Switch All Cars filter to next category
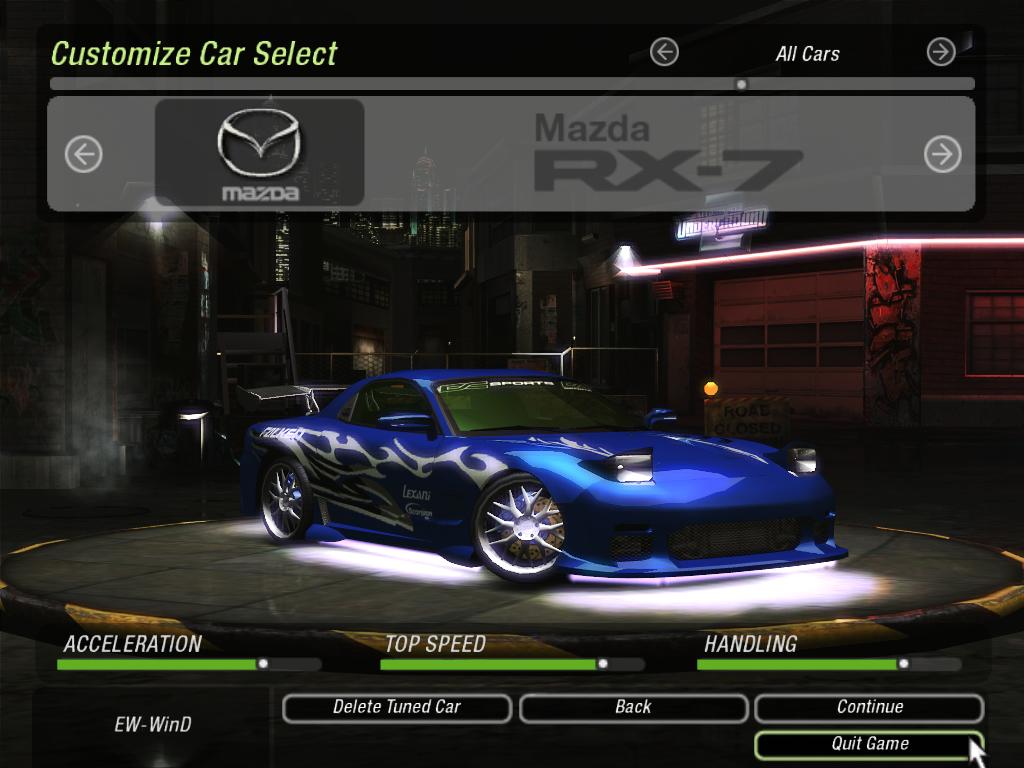1024x768 pixels. [x=941, y=52]
